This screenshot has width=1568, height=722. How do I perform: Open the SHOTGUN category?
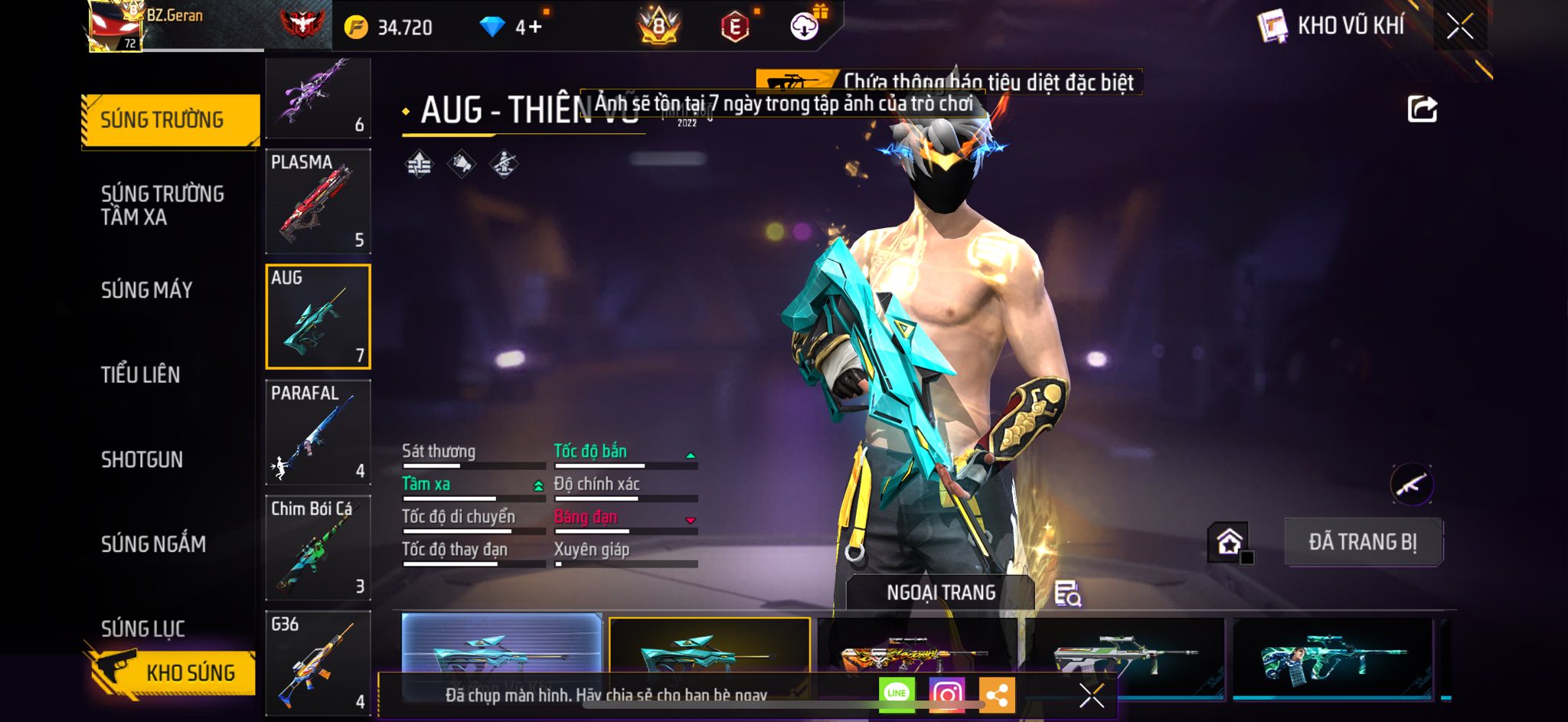[x=142, y=459]
